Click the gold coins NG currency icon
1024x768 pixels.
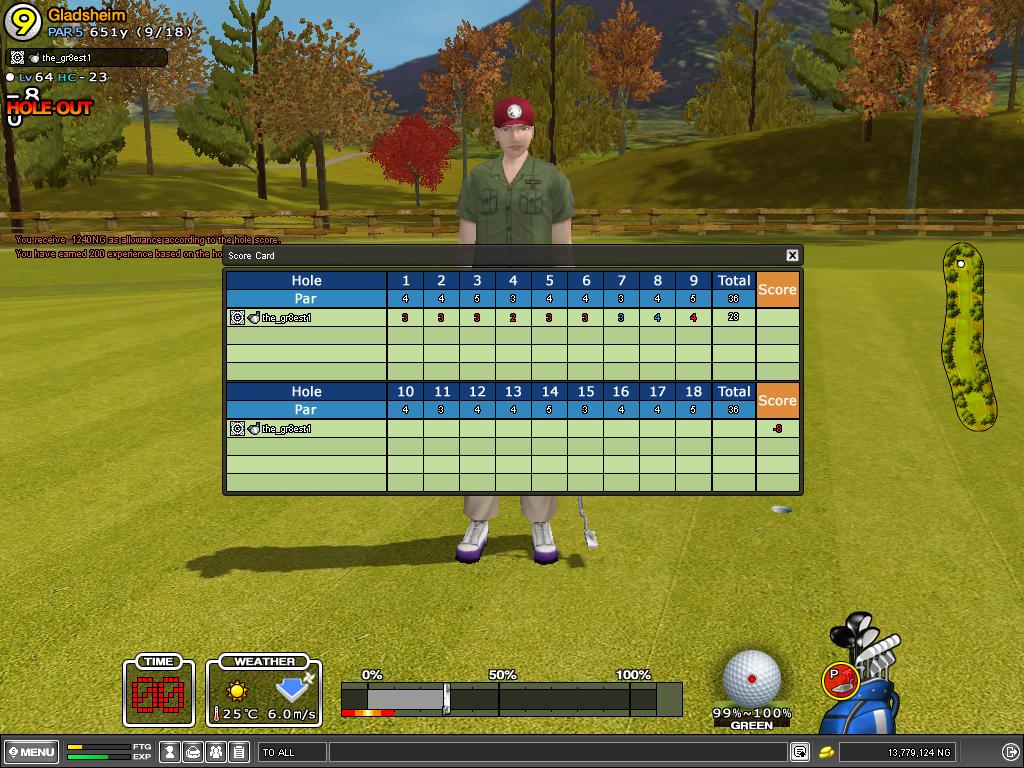827,752
